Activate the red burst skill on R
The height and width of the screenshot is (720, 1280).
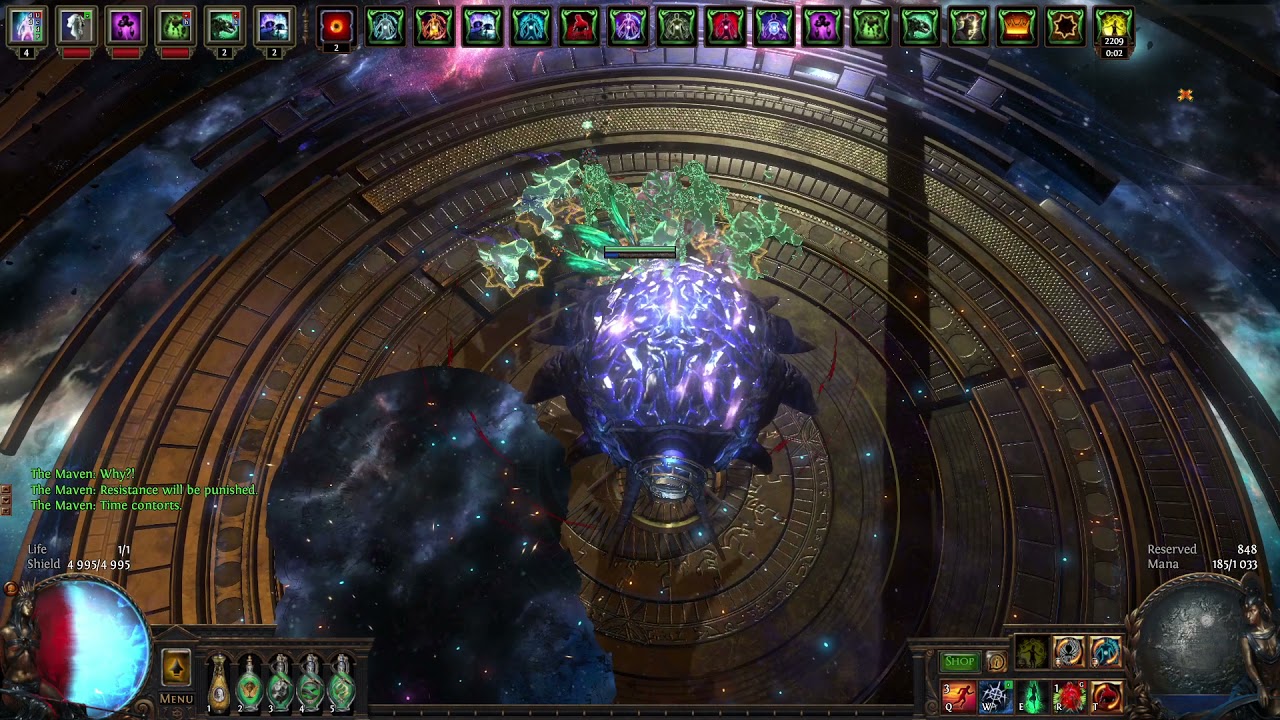1069,695
